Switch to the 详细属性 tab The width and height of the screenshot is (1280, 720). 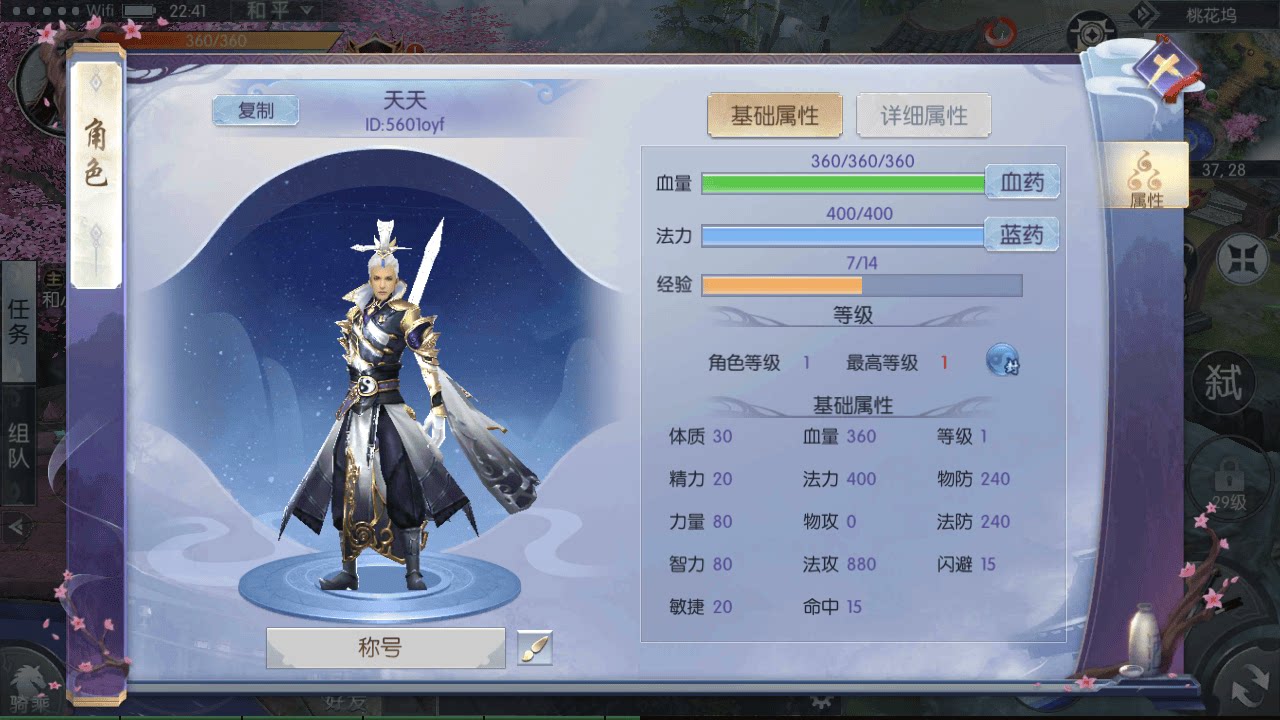[x=923, y=114]
